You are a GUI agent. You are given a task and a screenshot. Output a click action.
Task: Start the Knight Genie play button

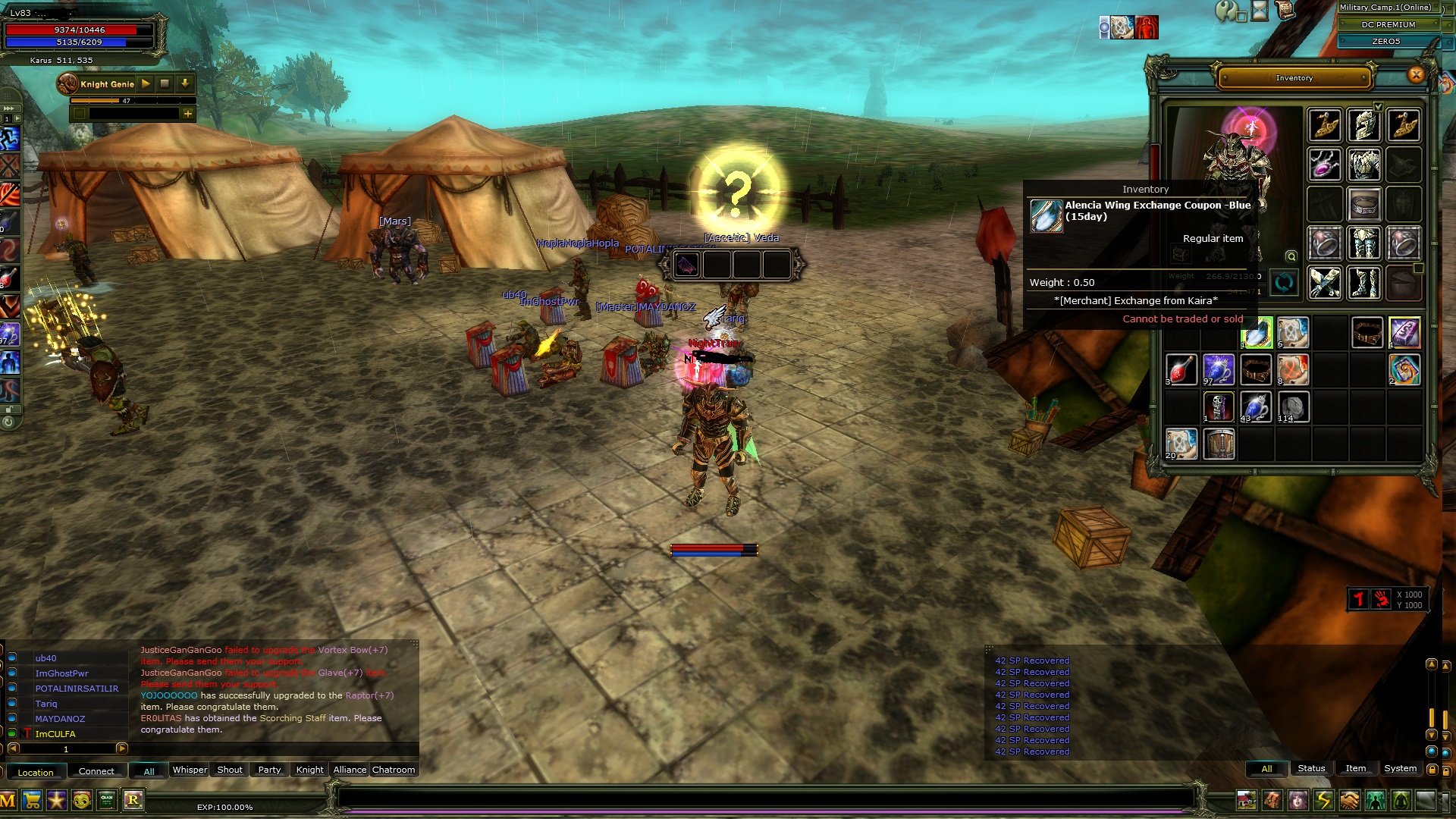click(x=146, y=83)
